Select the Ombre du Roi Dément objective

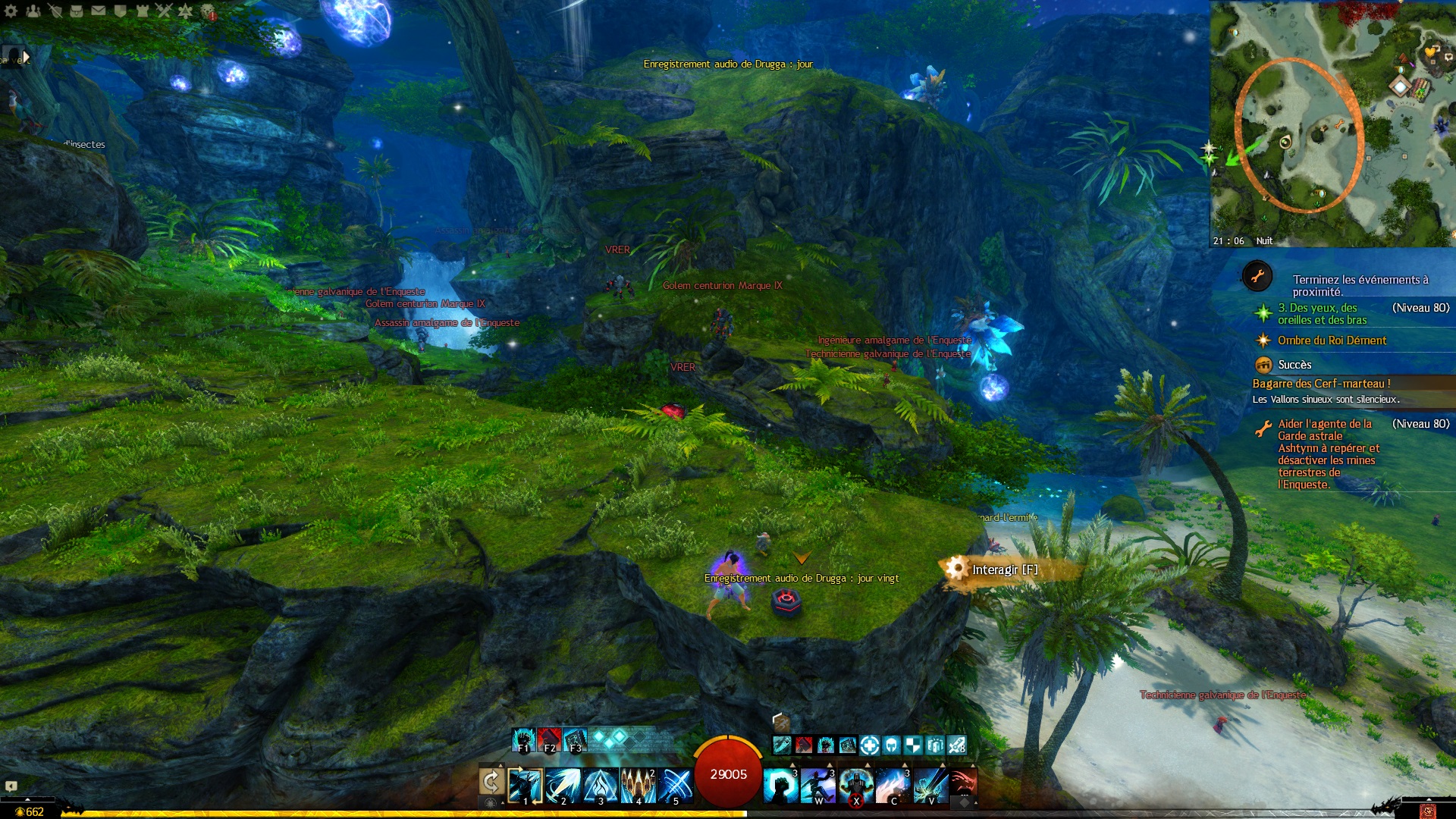click(x=1332, y=340)
